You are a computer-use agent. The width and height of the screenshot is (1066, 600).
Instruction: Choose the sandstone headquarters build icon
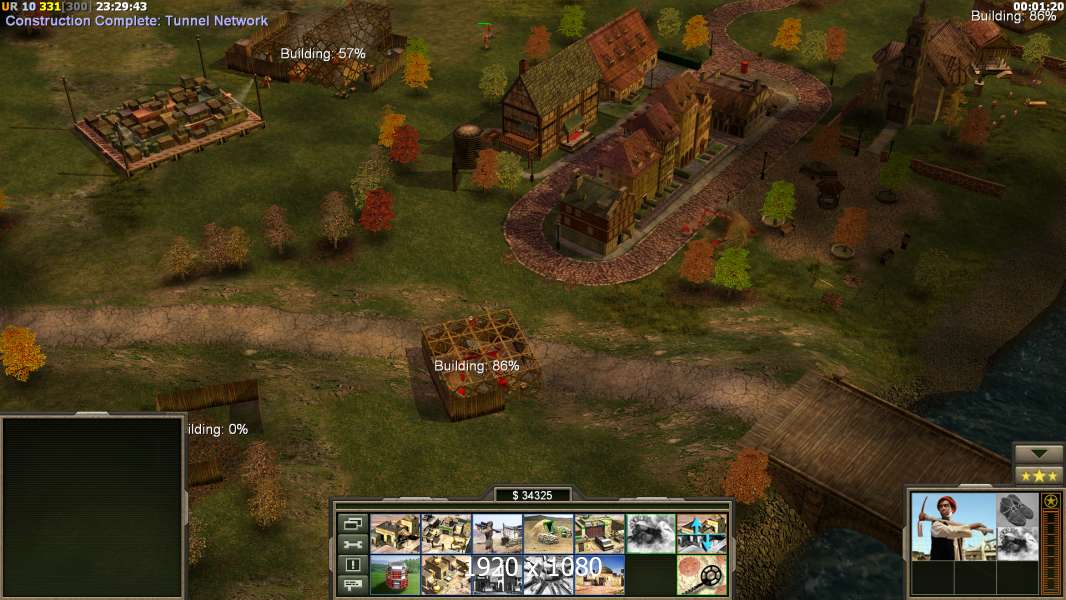[x=395, y=533]
